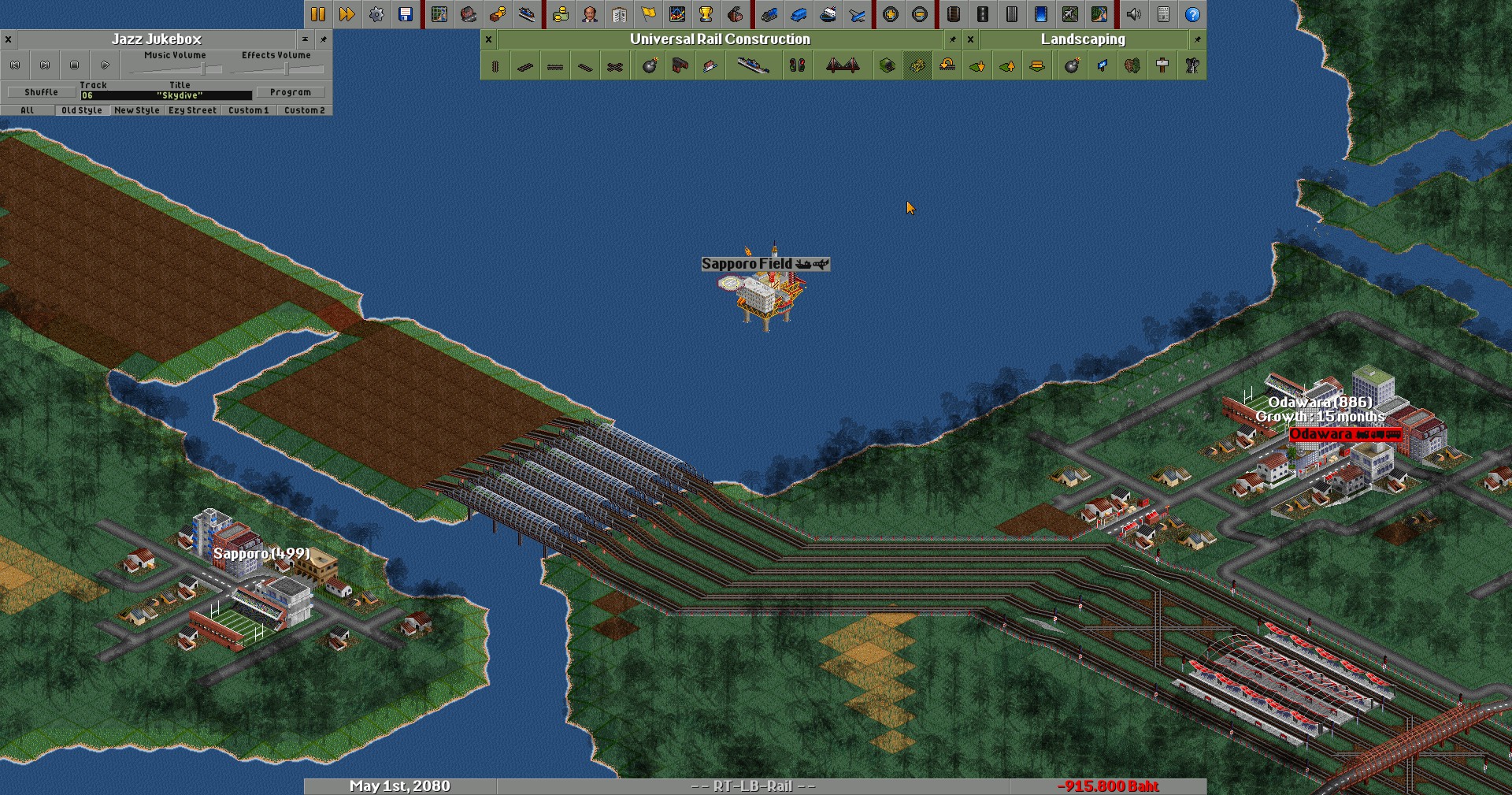
Task: Adjust the Music Volume slider
Action: (x=202, y=69)
